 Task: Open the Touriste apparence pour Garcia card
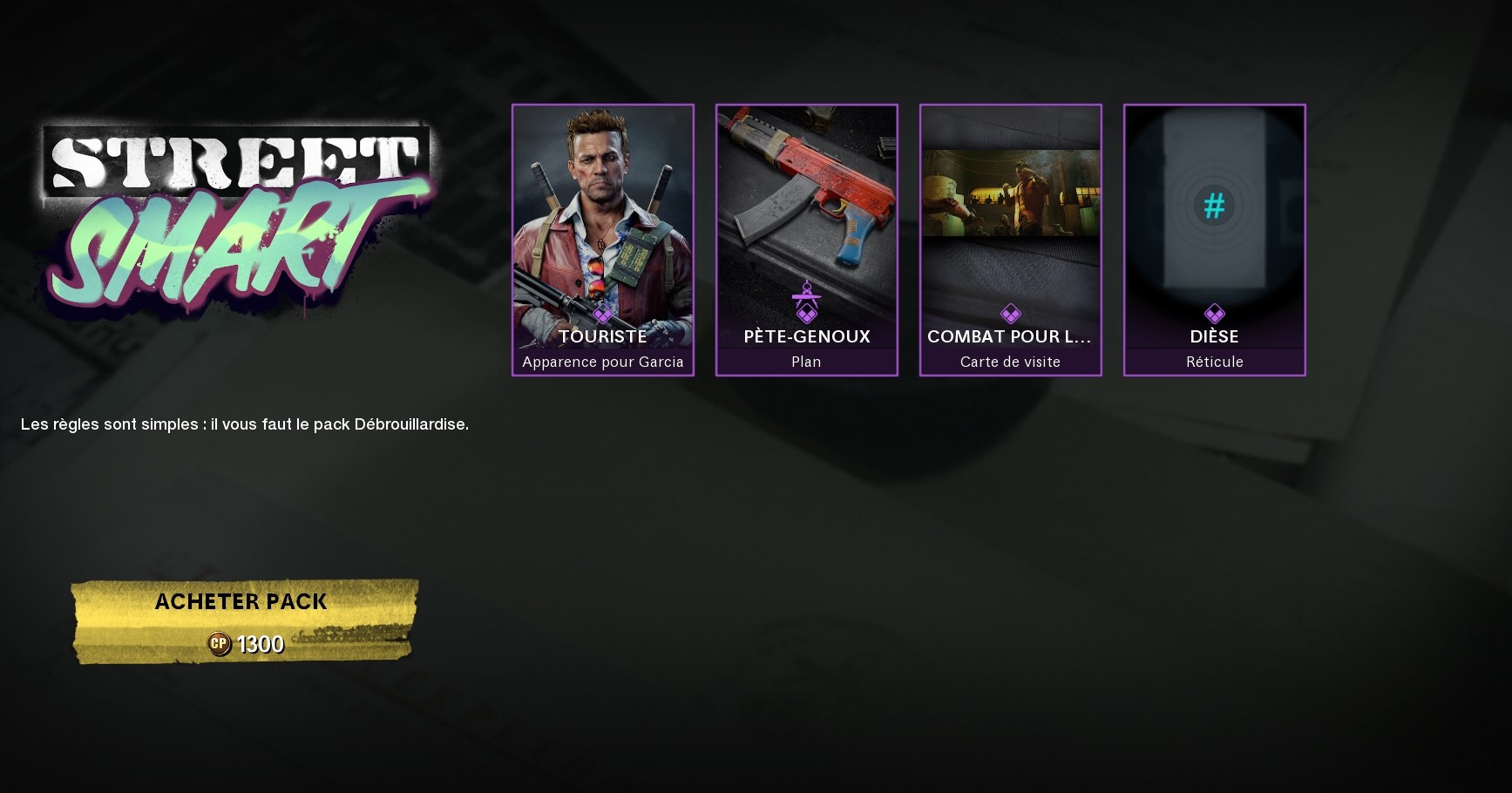point(603,240)
